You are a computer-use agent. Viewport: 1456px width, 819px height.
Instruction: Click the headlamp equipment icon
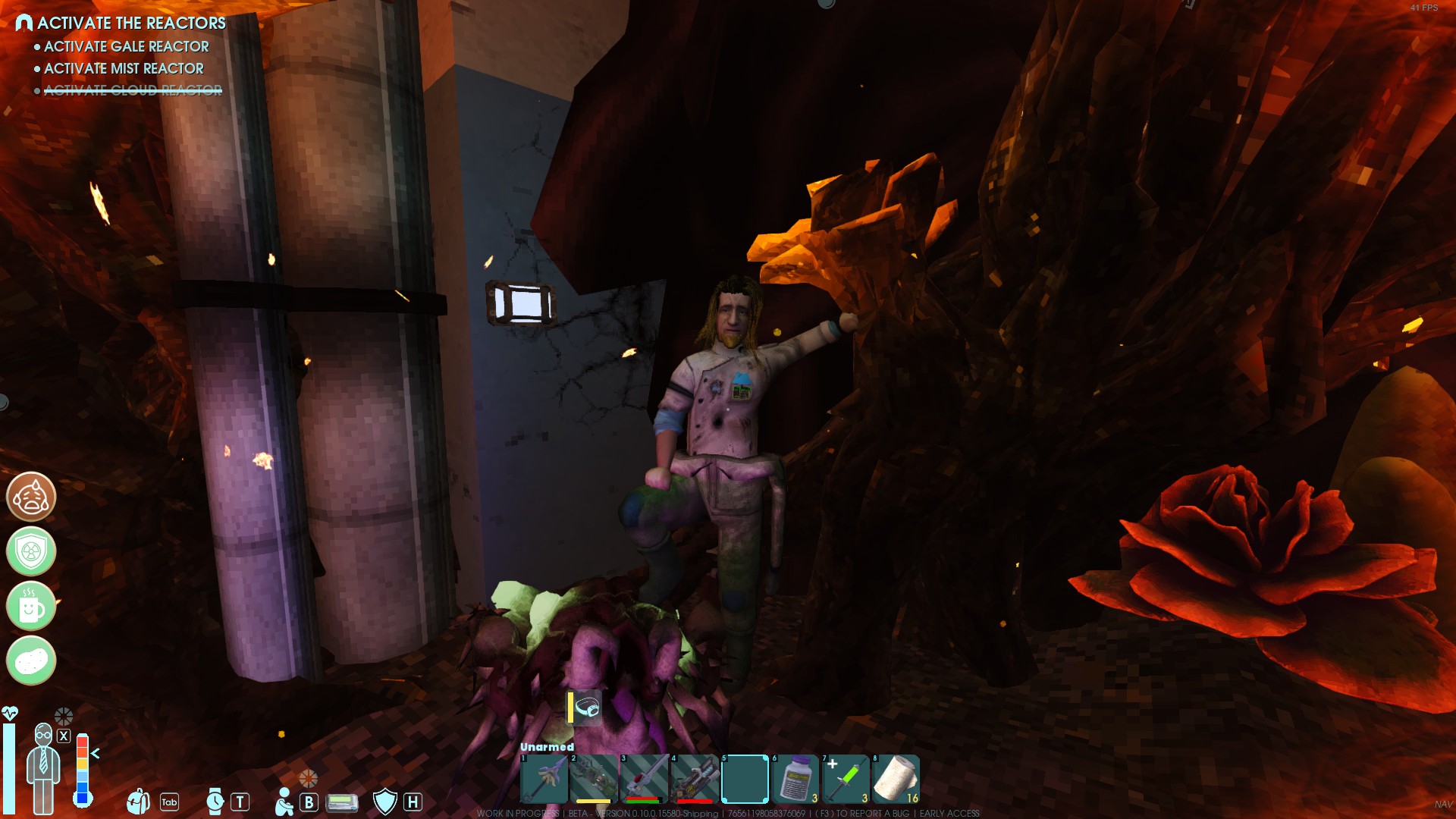[x=587, y=708]
